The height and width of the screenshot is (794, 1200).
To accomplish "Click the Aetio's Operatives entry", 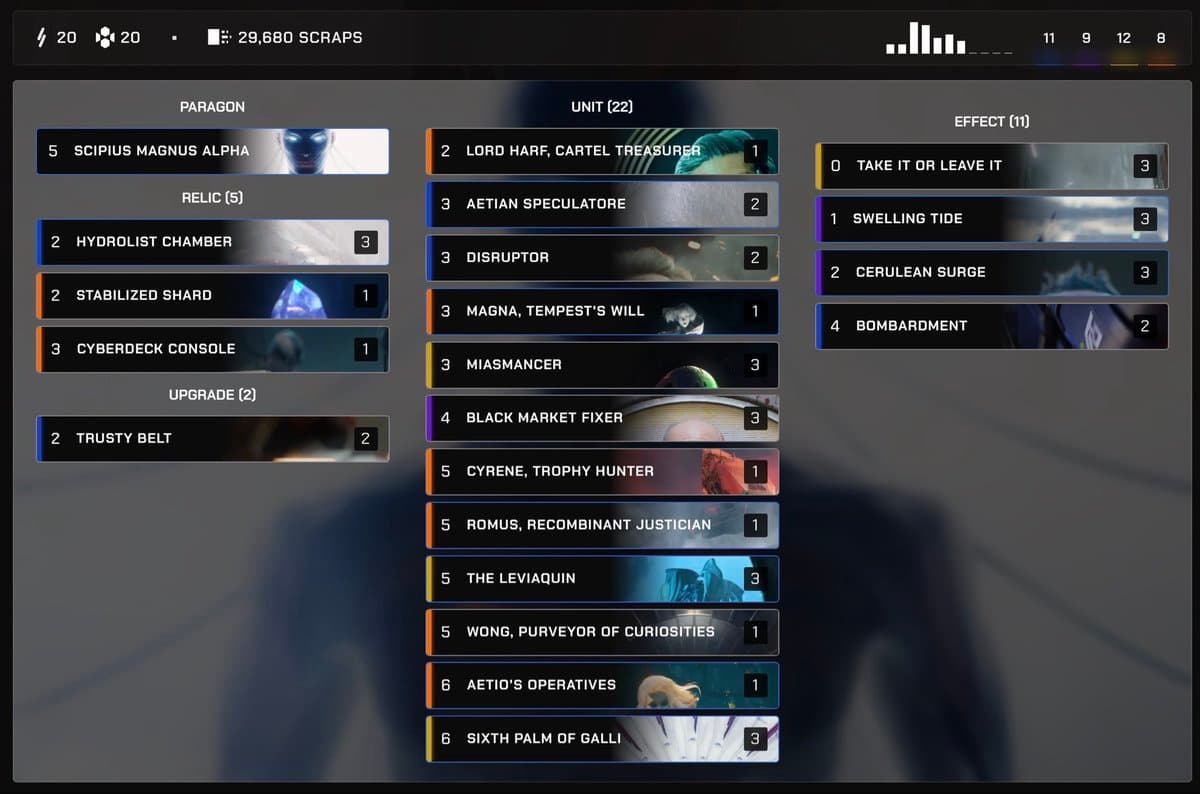I will coord(601,685).
